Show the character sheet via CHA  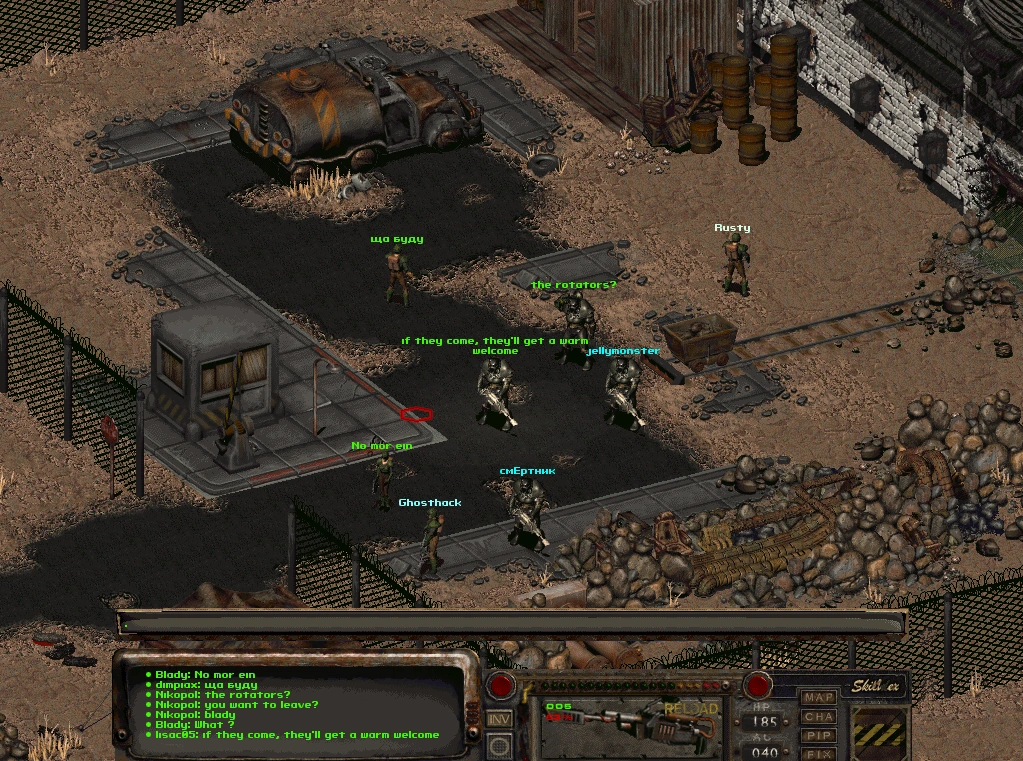pyautogui.click(x=819, y=716)
